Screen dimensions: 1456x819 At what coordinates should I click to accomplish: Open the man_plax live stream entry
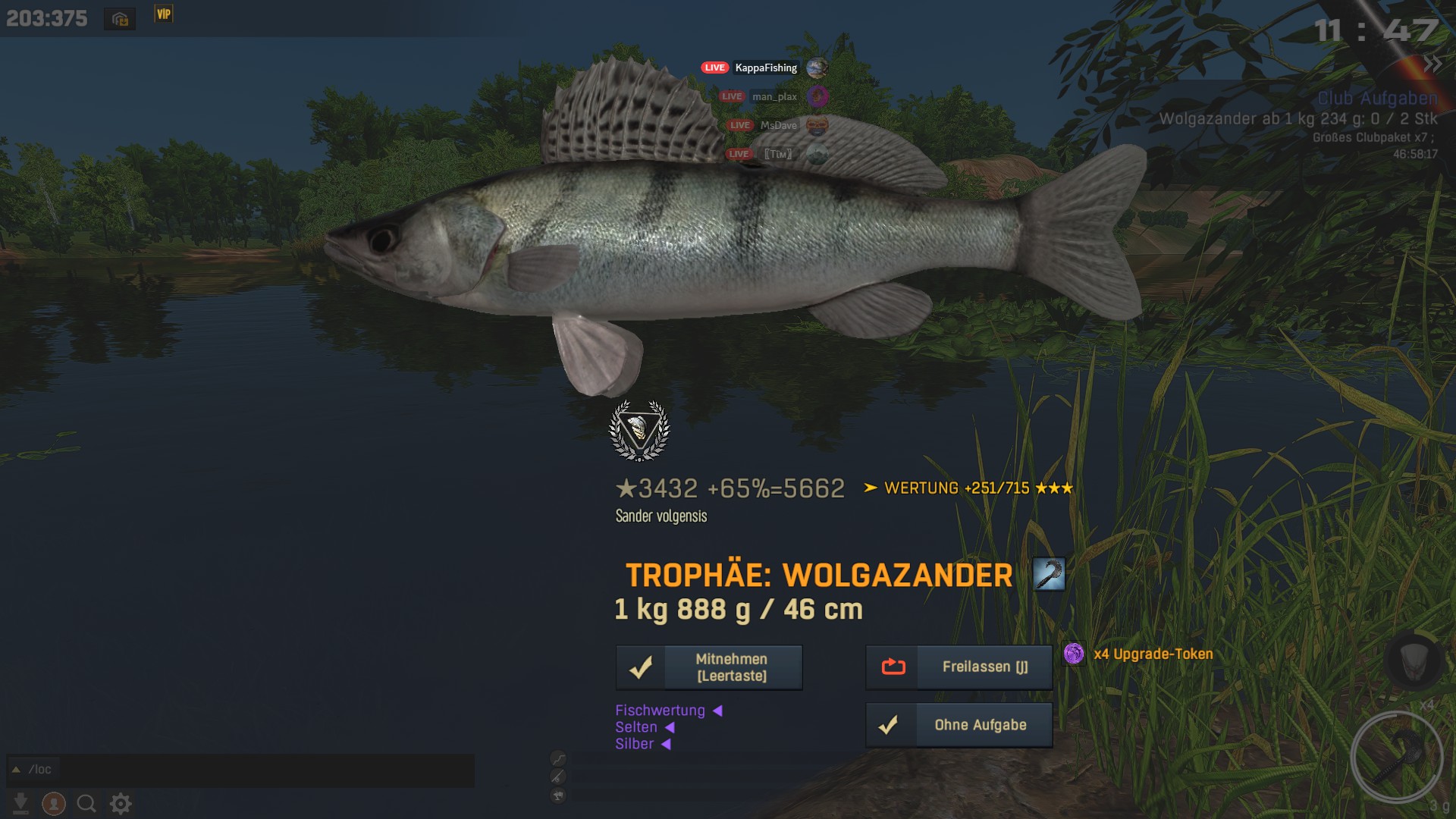click(773, 97)
